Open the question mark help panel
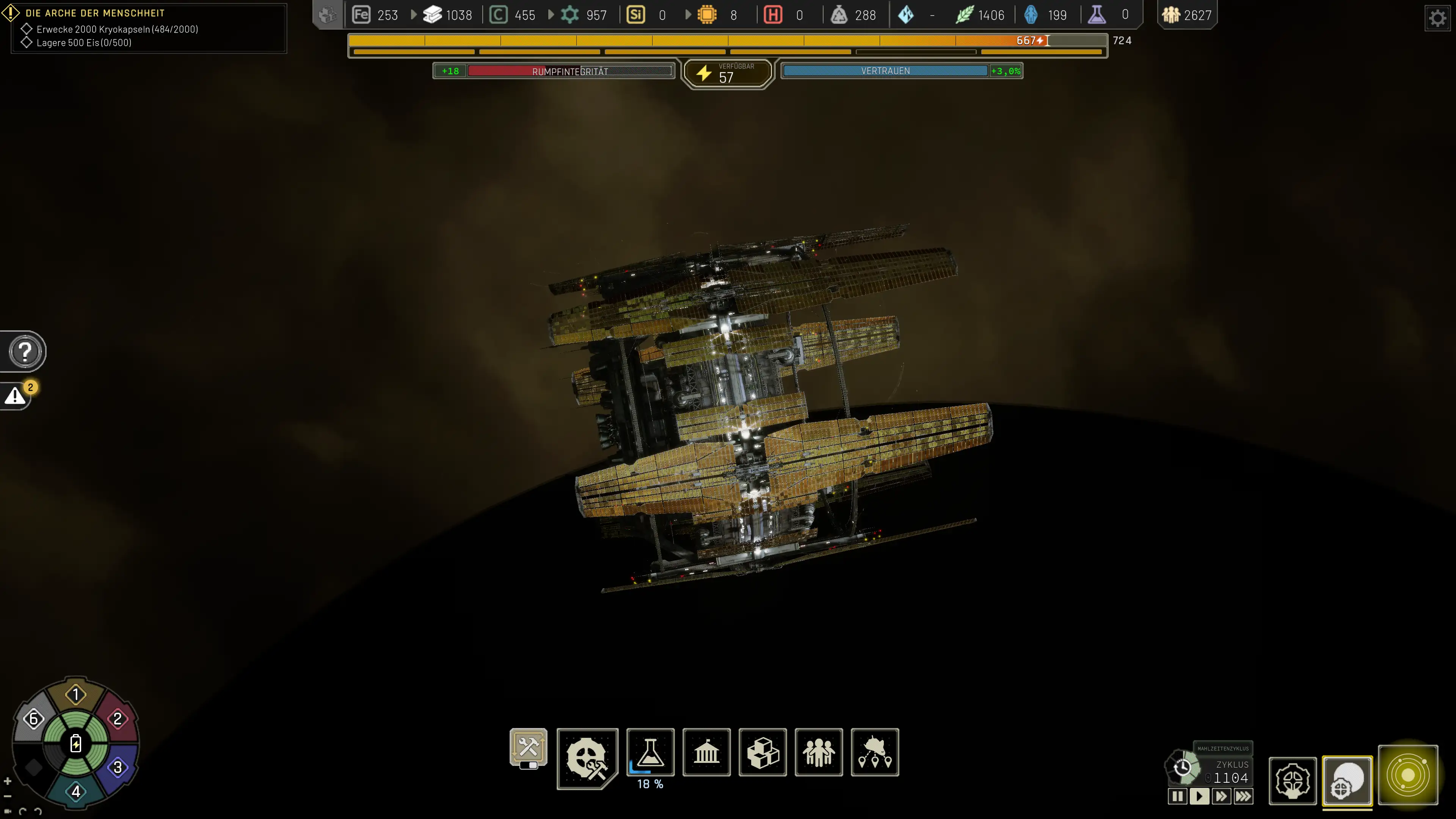Image resolution: width=1456 pixels, height=819 pixels. pos(25,351)
